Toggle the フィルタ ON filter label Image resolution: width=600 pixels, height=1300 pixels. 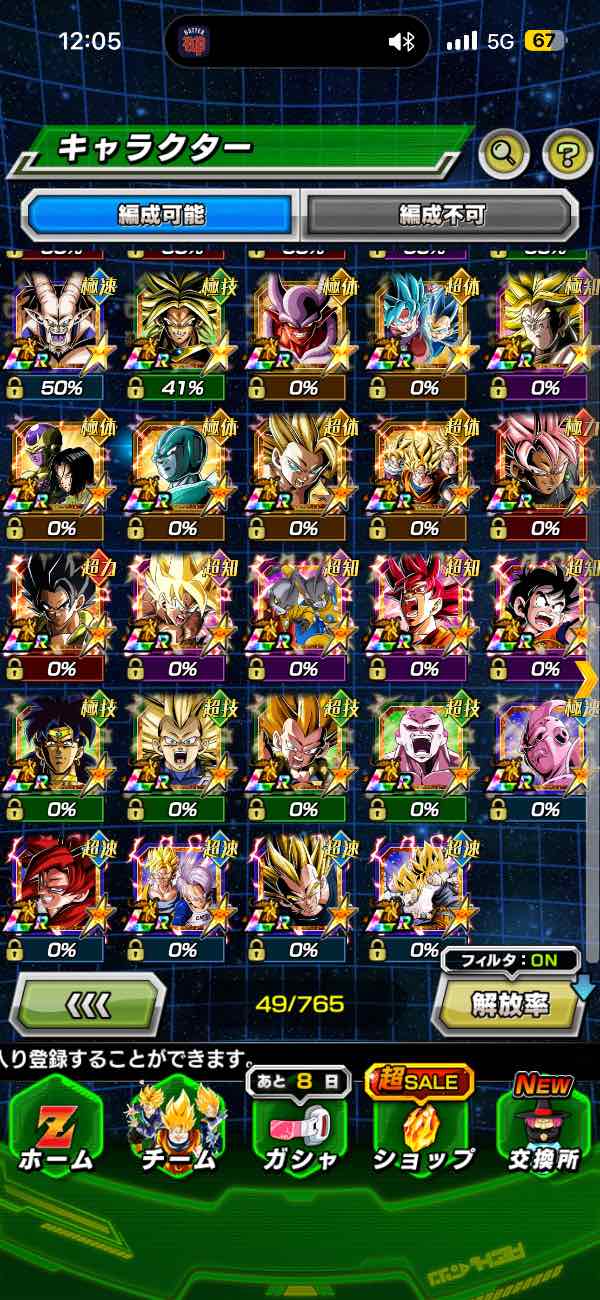point(510,961)
